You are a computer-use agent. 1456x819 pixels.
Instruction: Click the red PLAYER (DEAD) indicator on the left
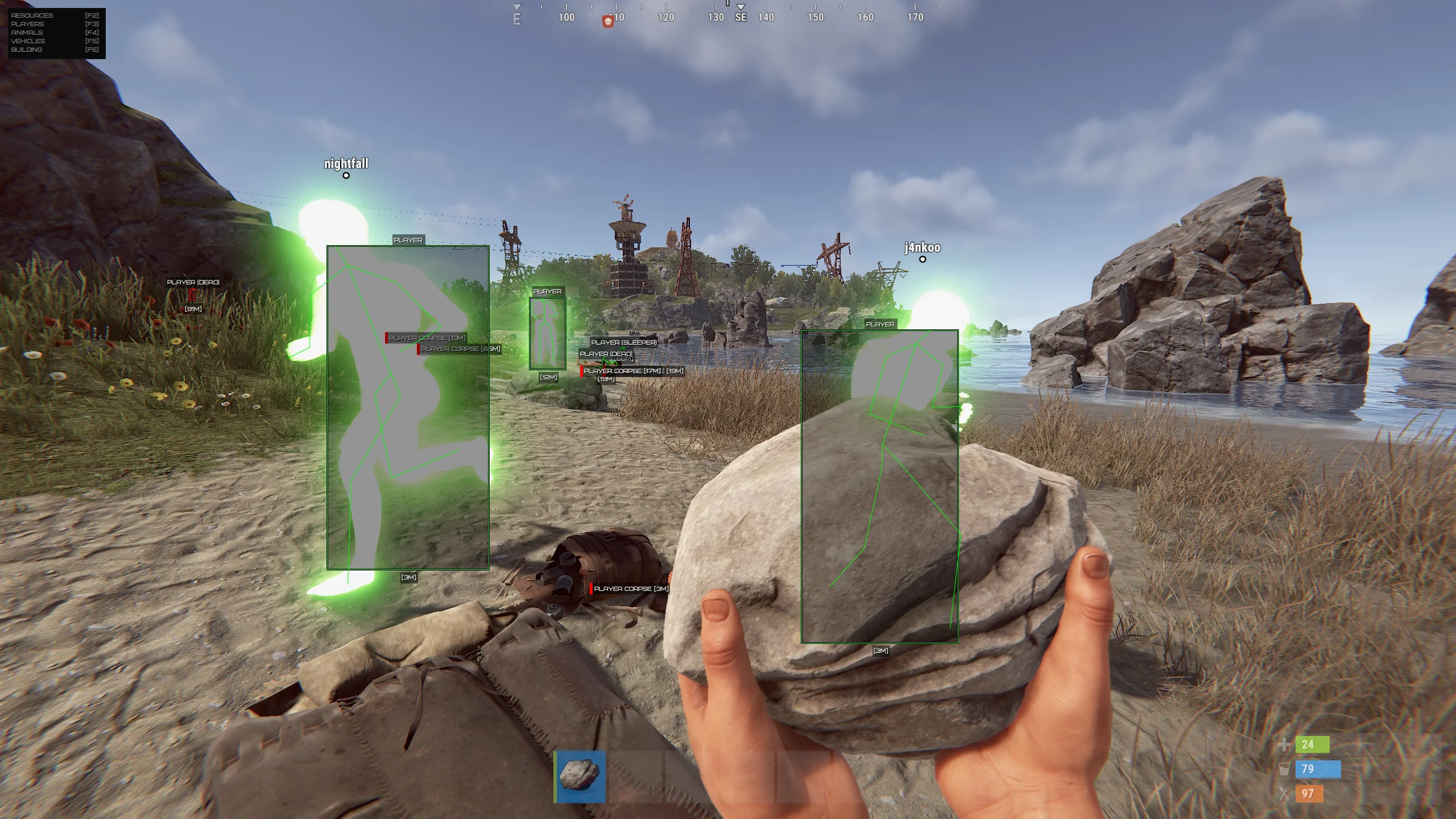193,282
